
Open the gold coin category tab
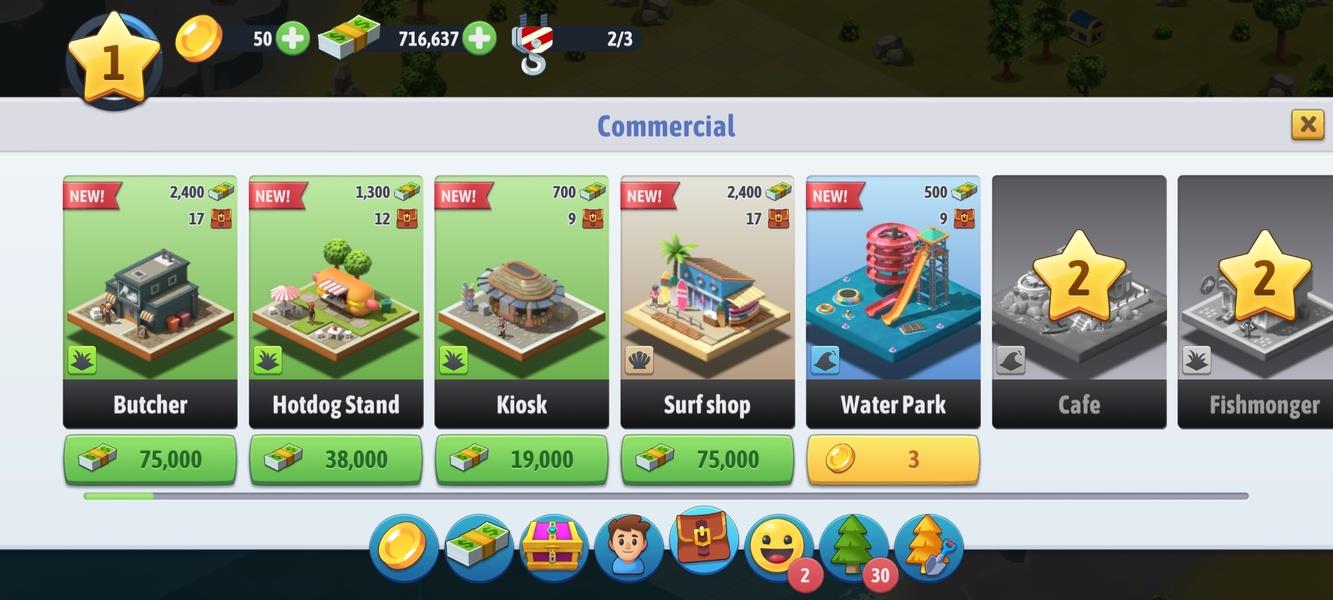403,548
